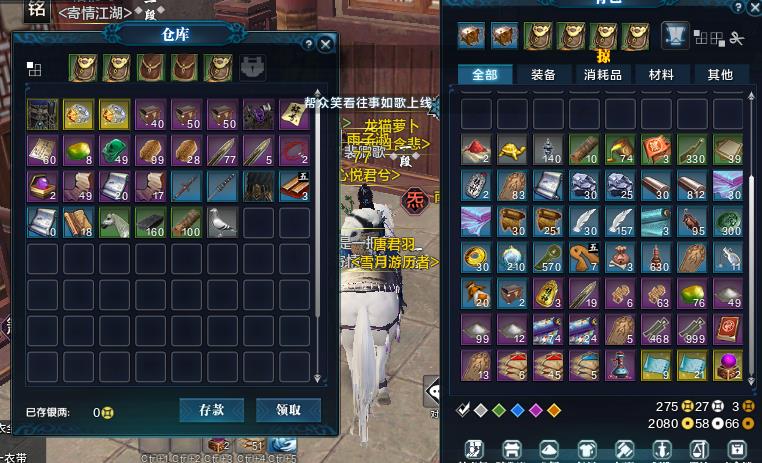Click the 存款 deposit button
762x463 pixels.
coord(212,410)
